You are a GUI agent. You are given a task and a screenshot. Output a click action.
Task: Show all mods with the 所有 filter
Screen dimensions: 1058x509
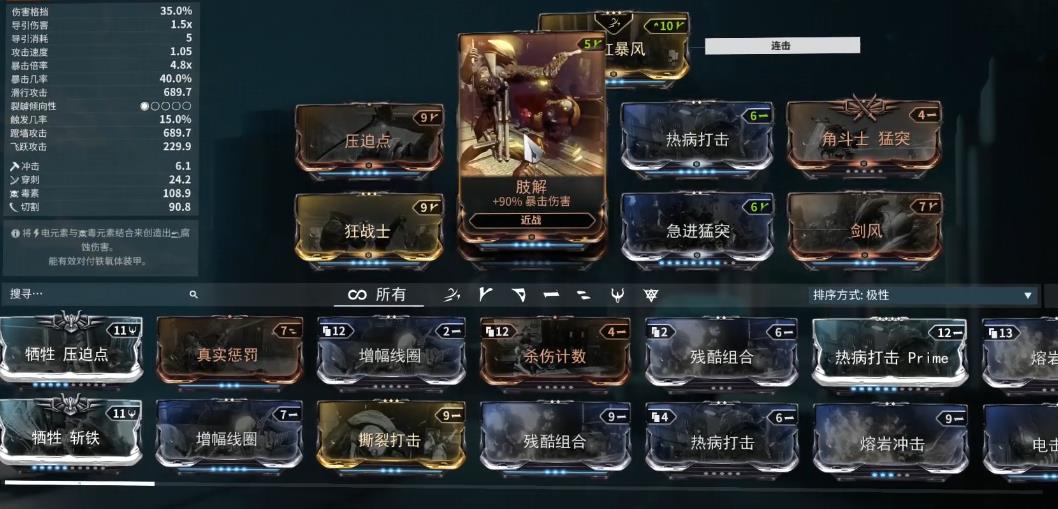377,295
